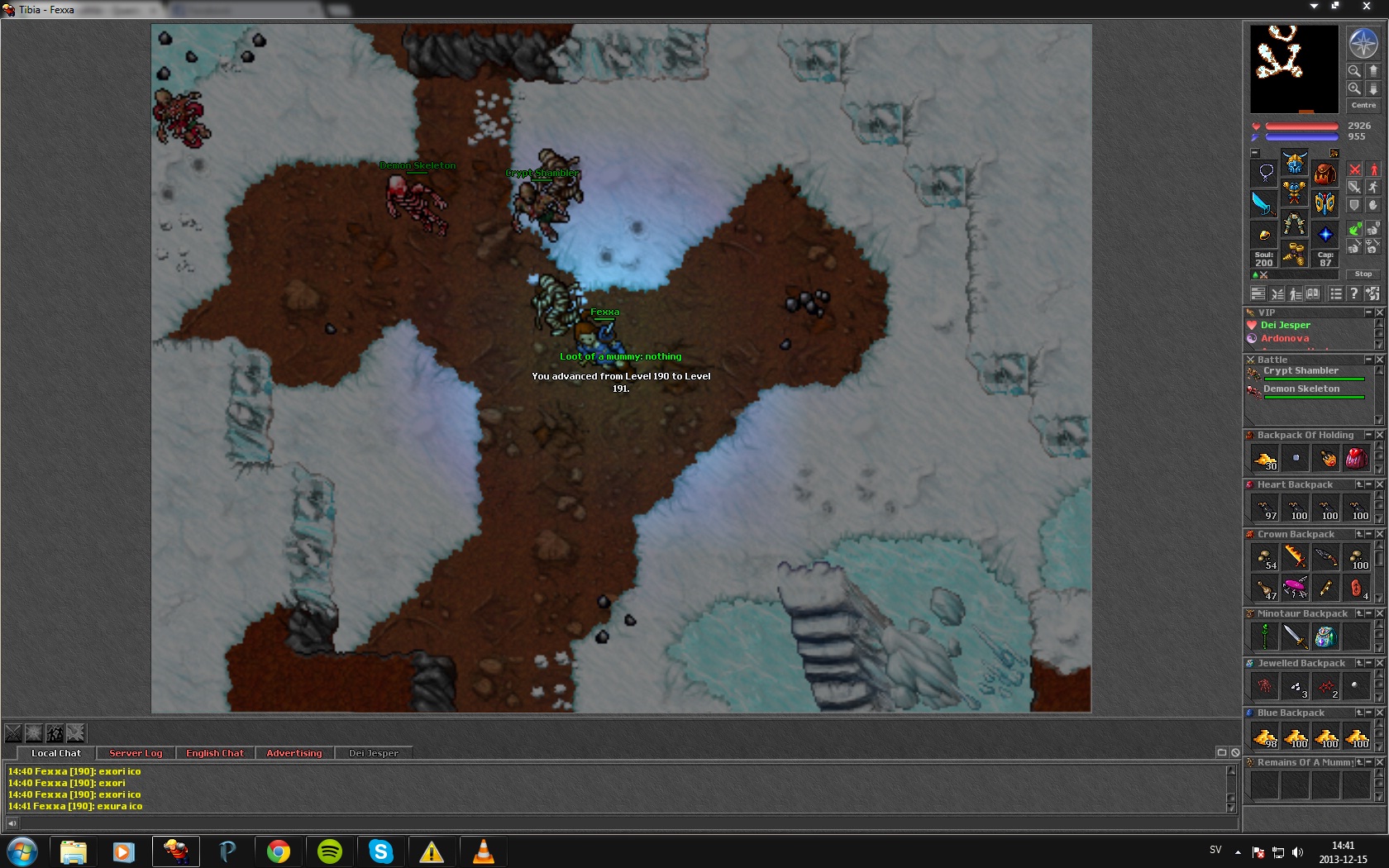Close the Tibia game window
The height and width of the screenshot is (868, 1389).
pos(1366,7)
